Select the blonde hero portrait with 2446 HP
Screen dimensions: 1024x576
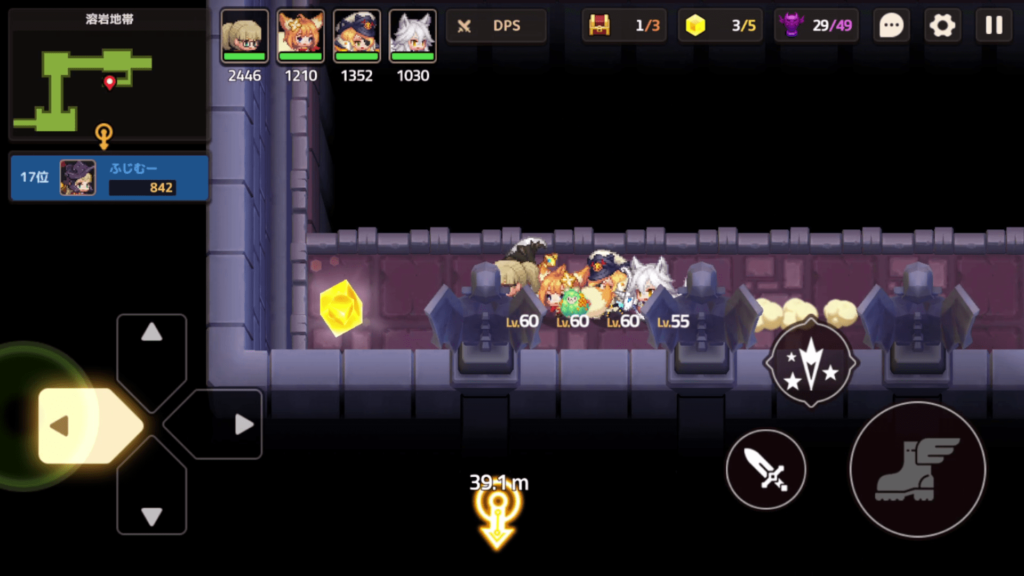pyautogui.click(x=244, y=37)
